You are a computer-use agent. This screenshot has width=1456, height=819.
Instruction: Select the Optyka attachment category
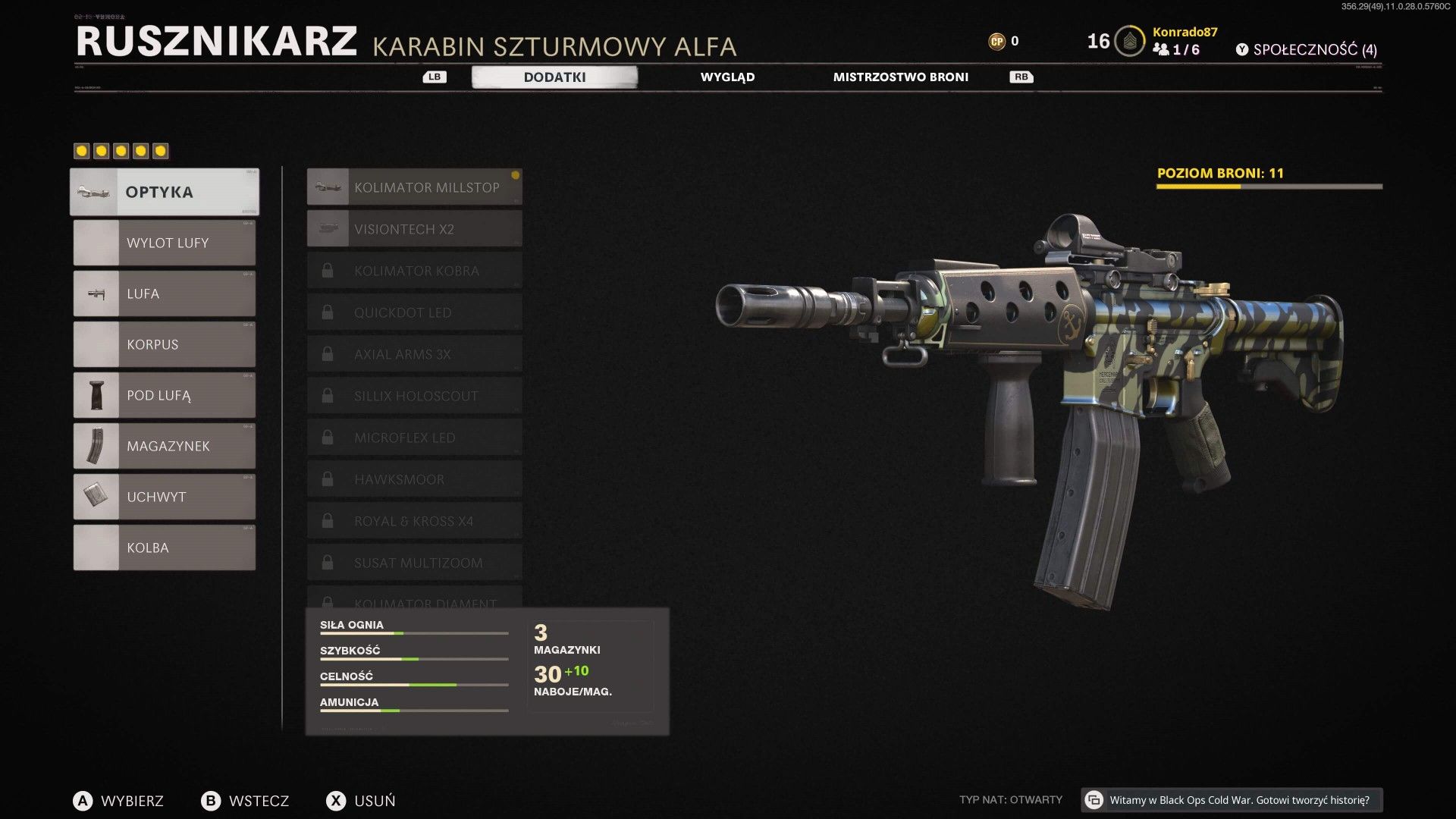point(165,192)
